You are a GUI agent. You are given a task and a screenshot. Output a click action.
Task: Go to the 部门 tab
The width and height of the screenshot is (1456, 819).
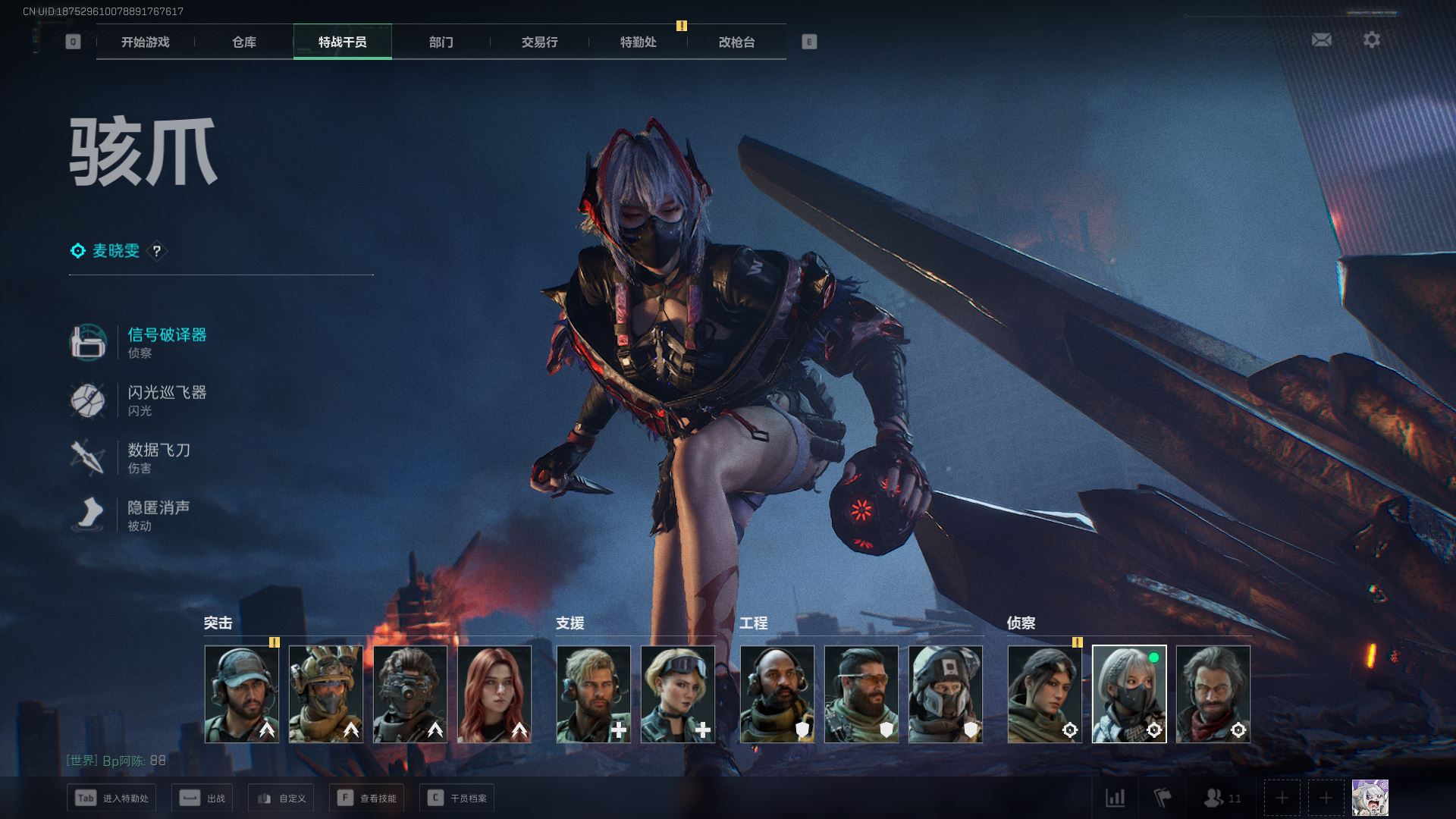[x=441, y=42]
